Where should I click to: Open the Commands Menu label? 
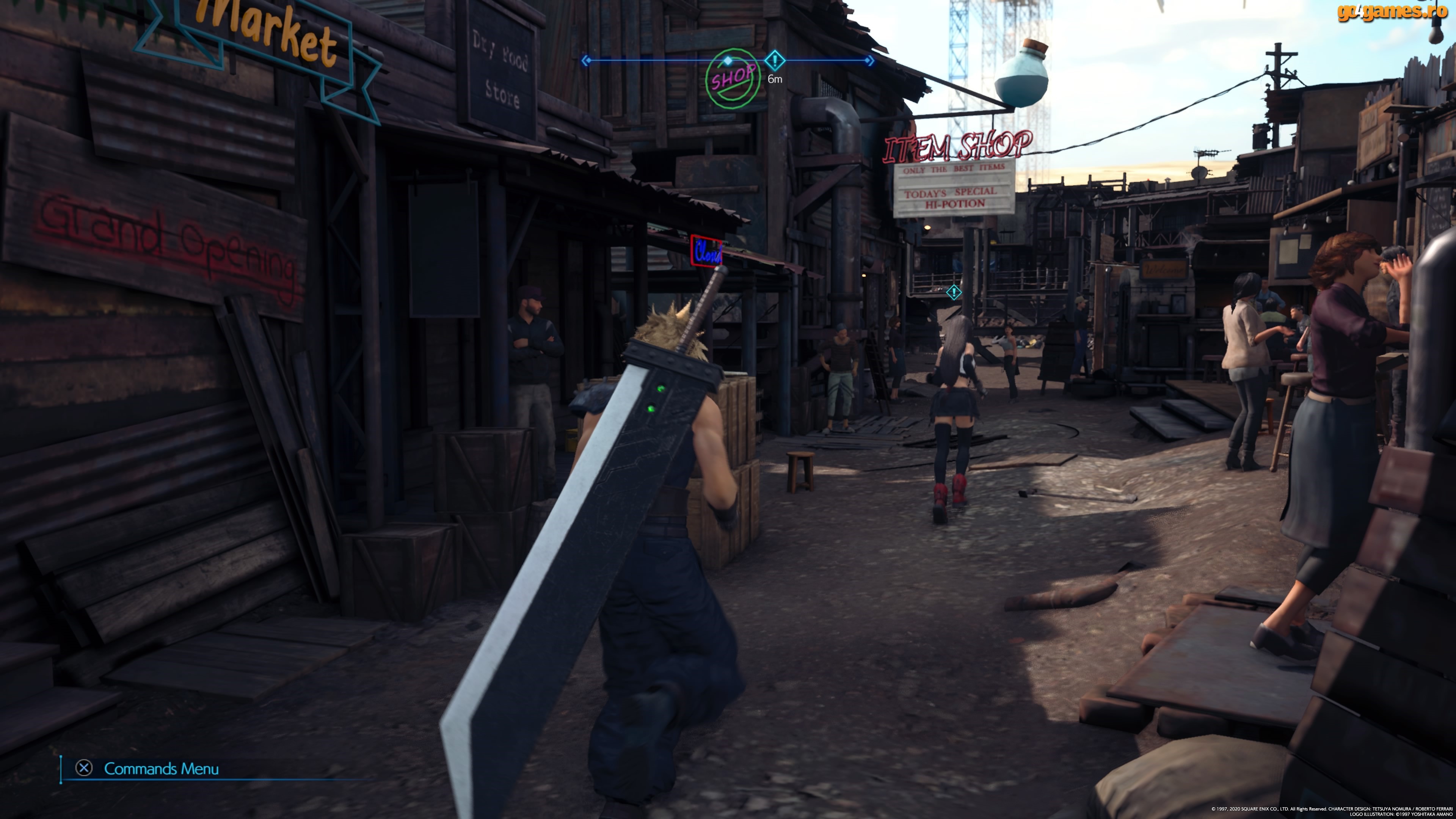coord(161,769)
